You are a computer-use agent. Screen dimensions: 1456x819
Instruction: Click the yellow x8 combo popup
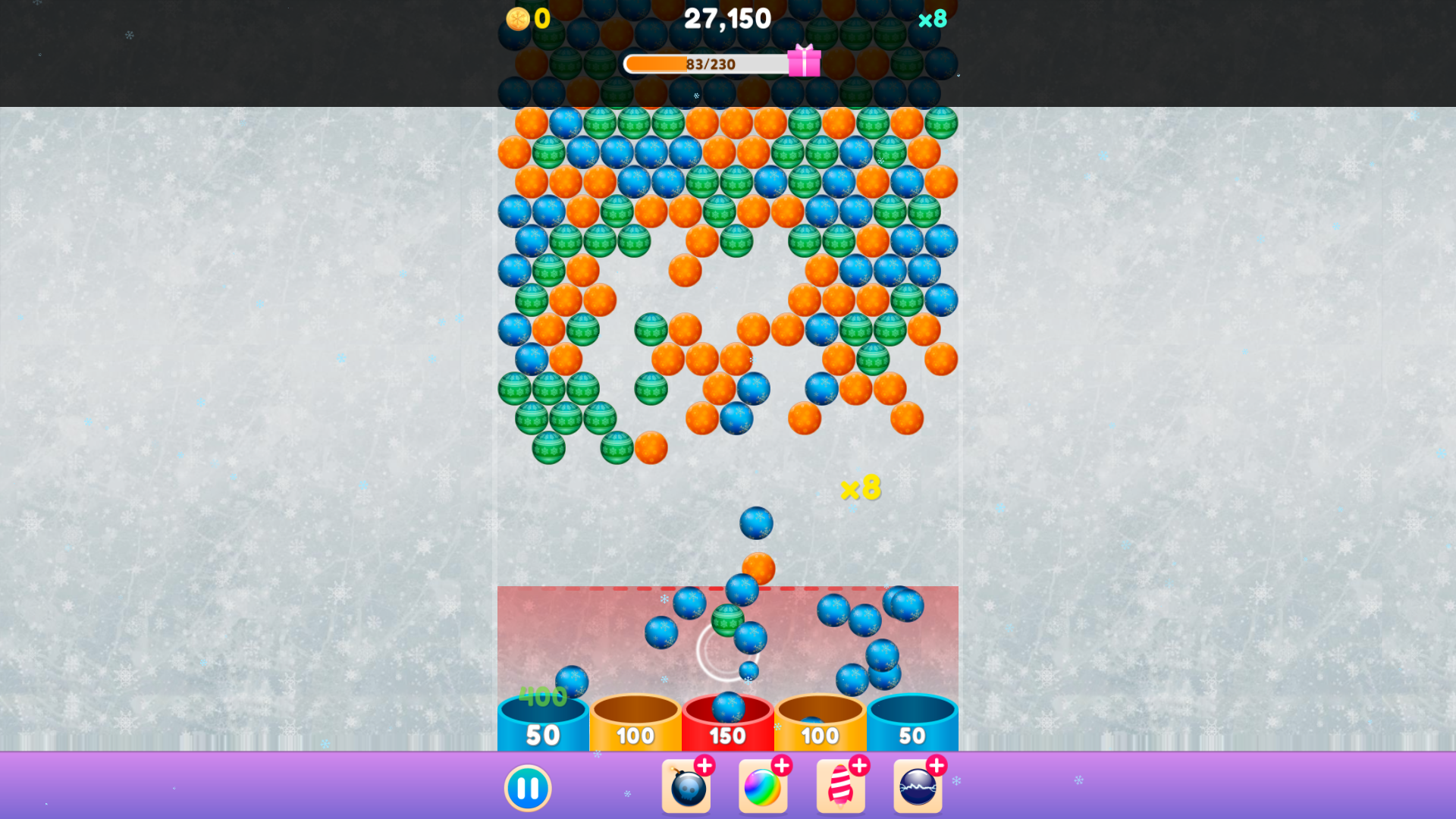point(861,489)
